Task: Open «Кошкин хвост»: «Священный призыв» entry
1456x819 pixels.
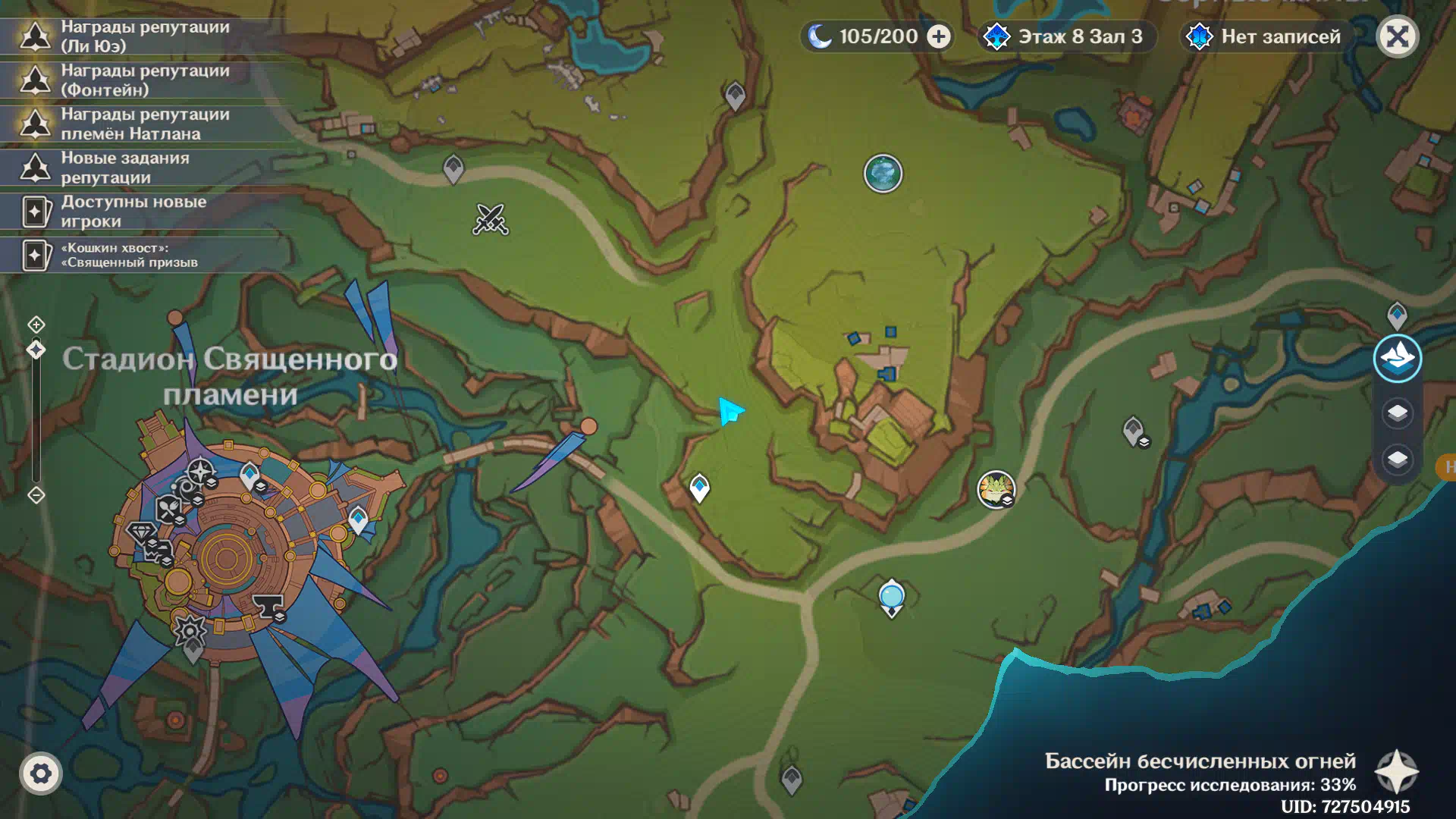Action: tap(144, 255)
